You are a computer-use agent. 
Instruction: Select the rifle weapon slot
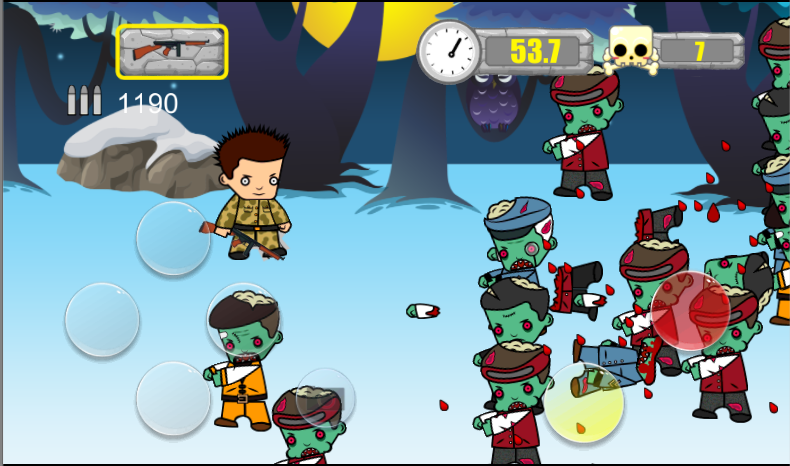pos(172,51)
